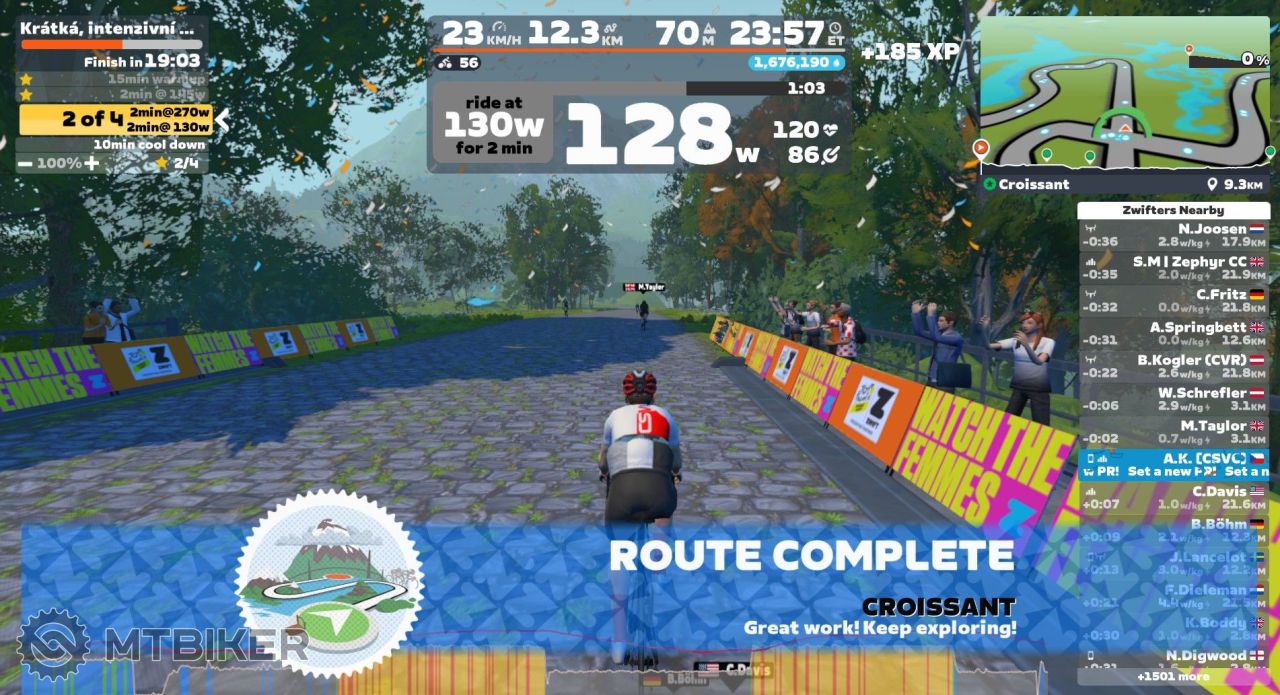
Task: Choose M.Taylor in Zwifters Nearby
Action: [1173, 432]
